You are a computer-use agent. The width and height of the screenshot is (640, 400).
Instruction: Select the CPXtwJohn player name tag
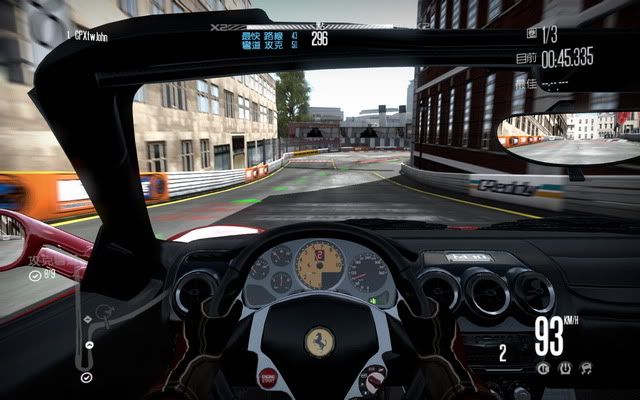point(87,36)
